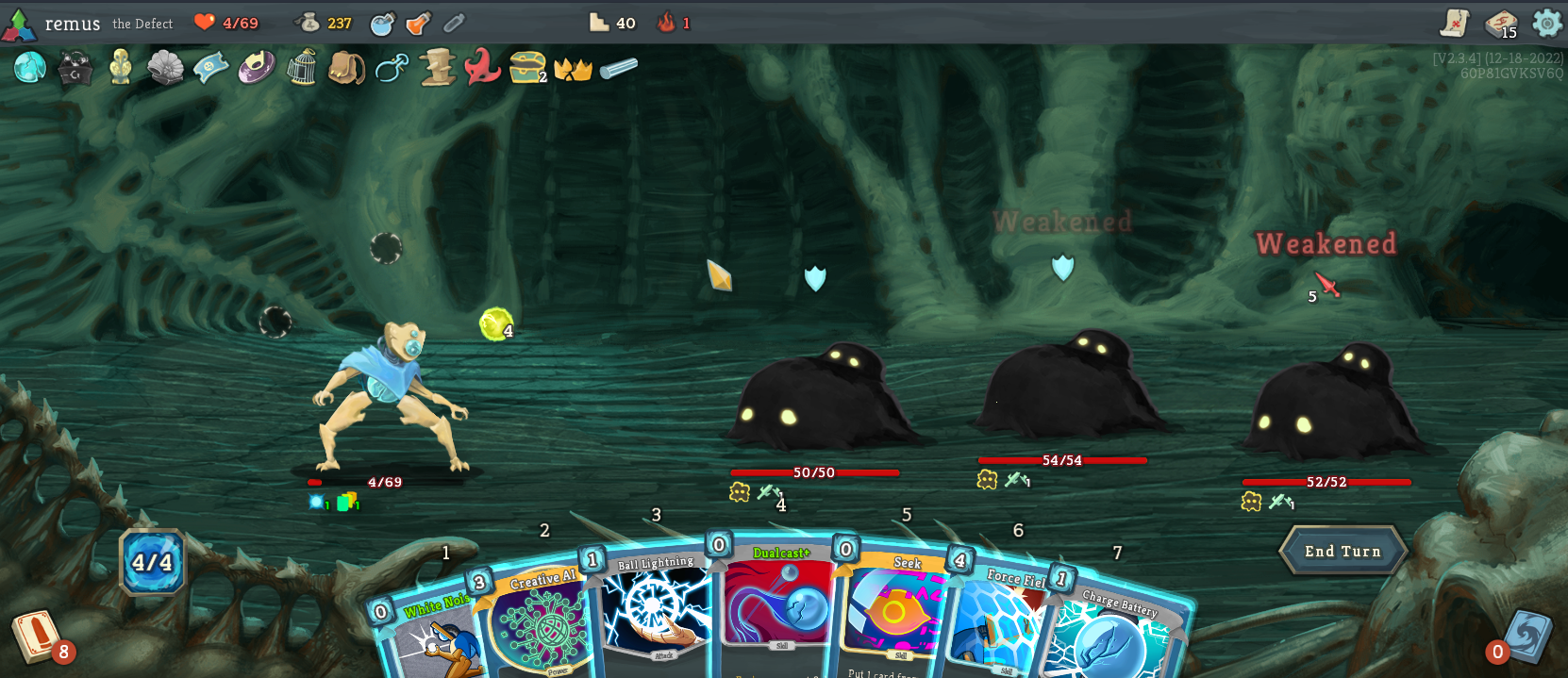The image size is (1568, 678).
Task: Open the discard pile
Action: 1524,637
